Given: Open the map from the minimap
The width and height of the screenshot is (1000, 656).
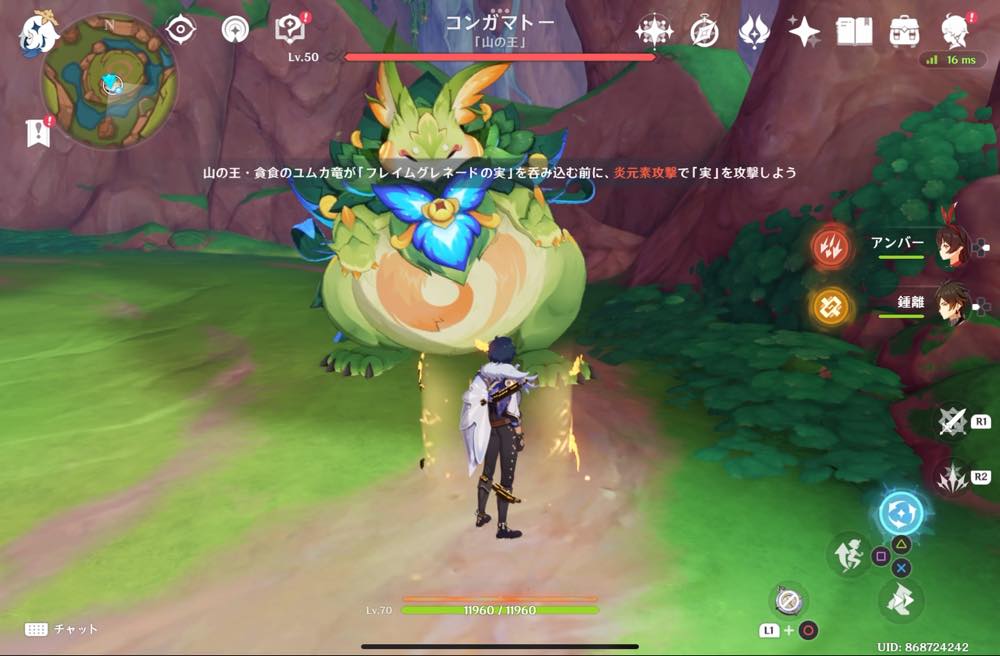Looking at the screenshot, I should [x=109, y=82].
